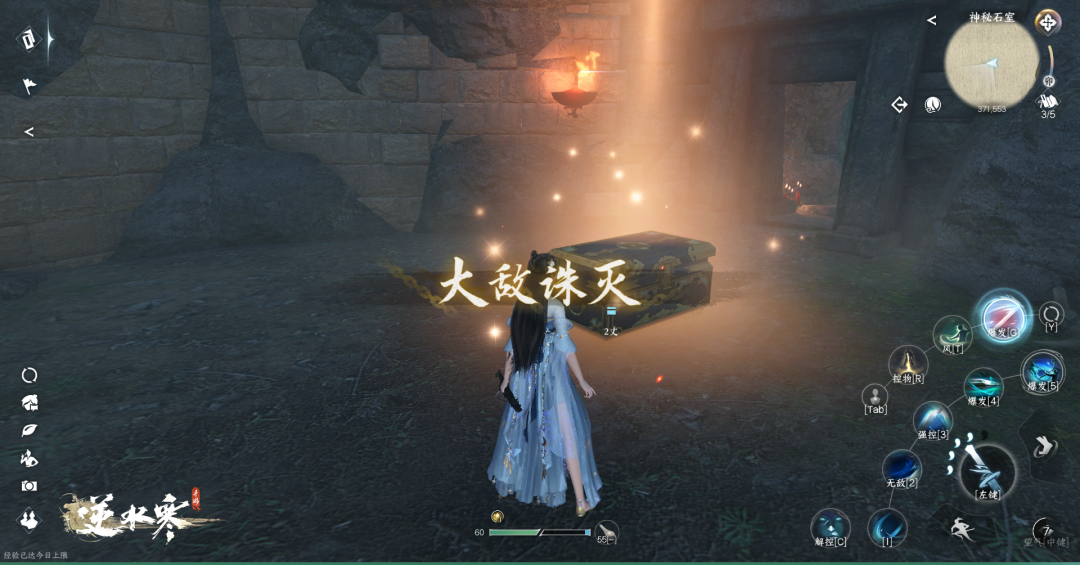Activate the 爆发[4] skill
This screenshot has height=565, width=1080.
(x=982, y=386)
